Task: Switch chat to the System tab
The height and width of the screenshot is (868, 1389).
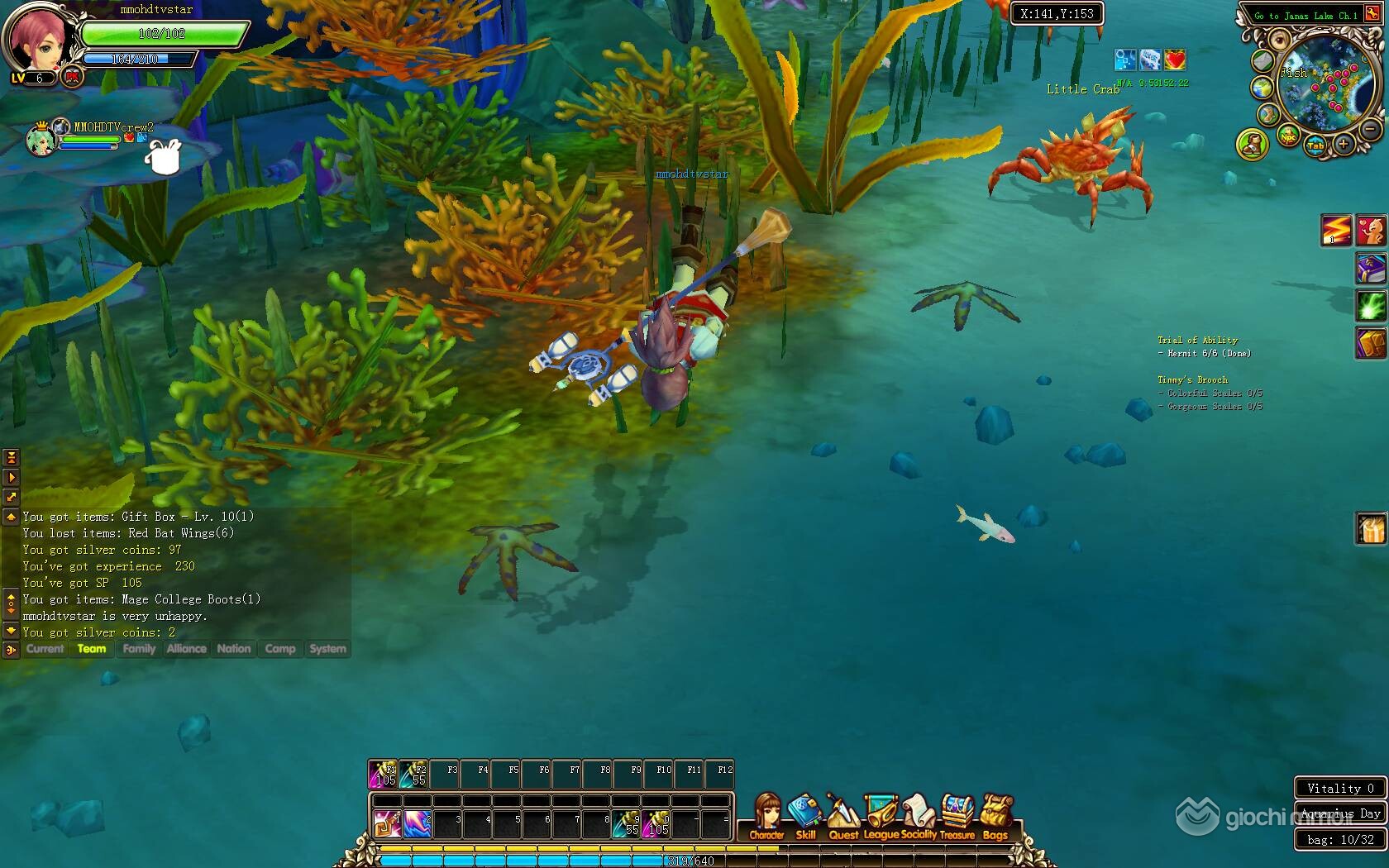Action: [x=327, y=649]
